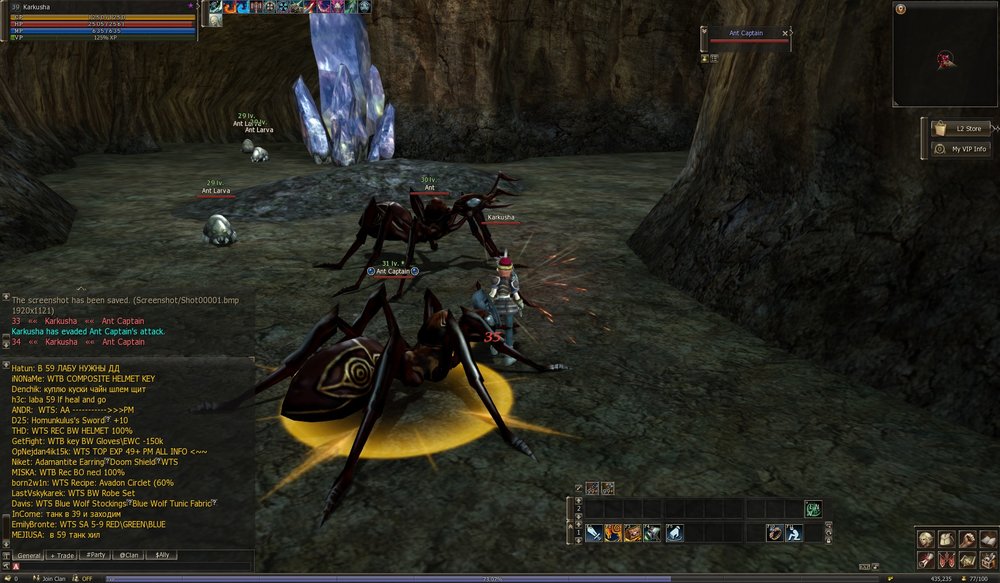1000x583 pixels.
Task: Show the $Ally chat tab
Action: point(161,555)
